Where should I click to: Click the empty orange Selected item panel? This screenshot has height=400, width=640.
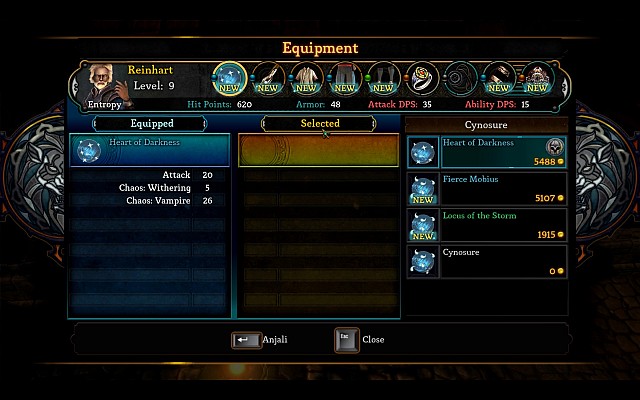coord(319,150)
